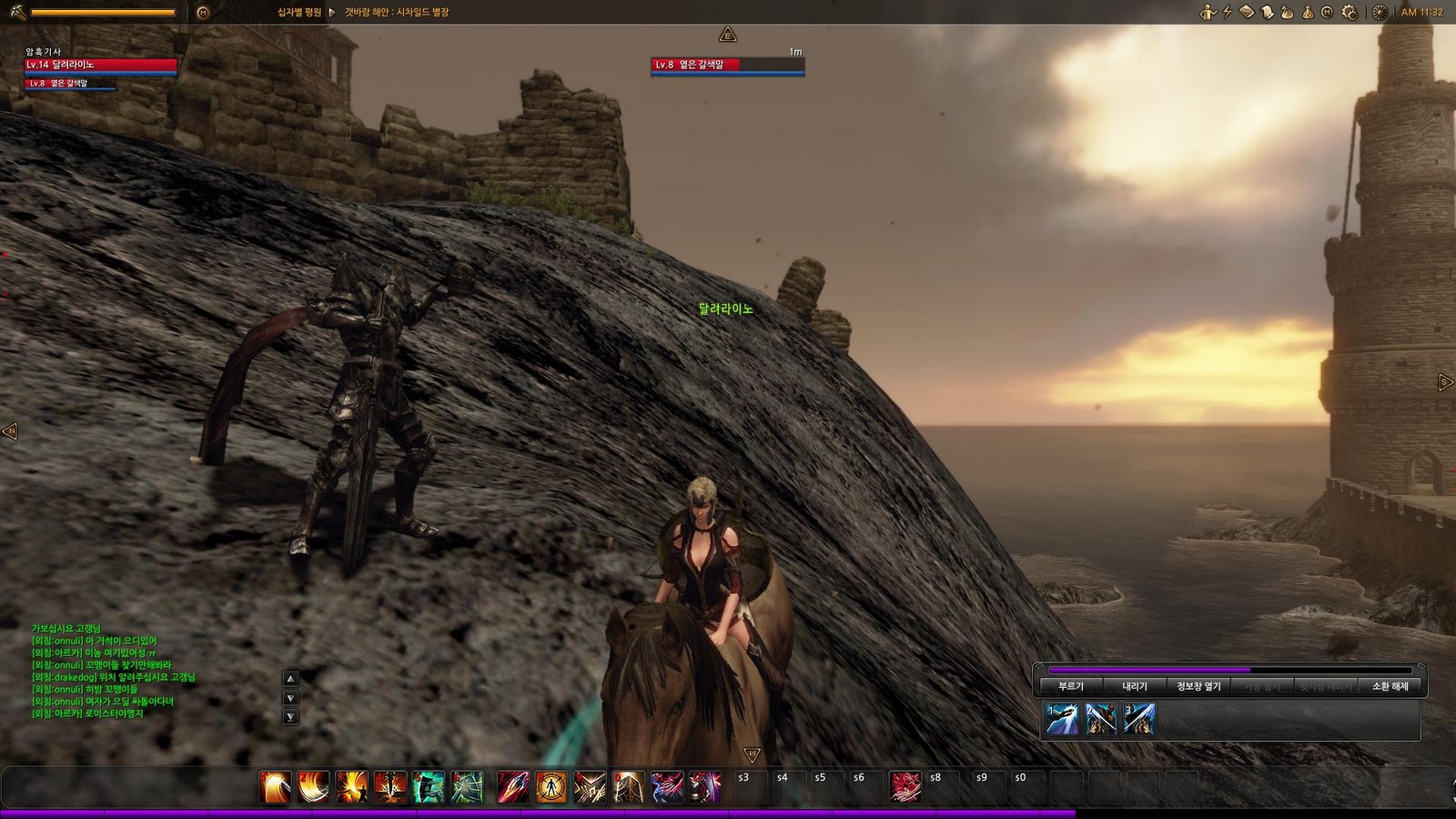Click the round M icon beside the gear
This screenshot has width=1456, height=819.
point(1327,13)
